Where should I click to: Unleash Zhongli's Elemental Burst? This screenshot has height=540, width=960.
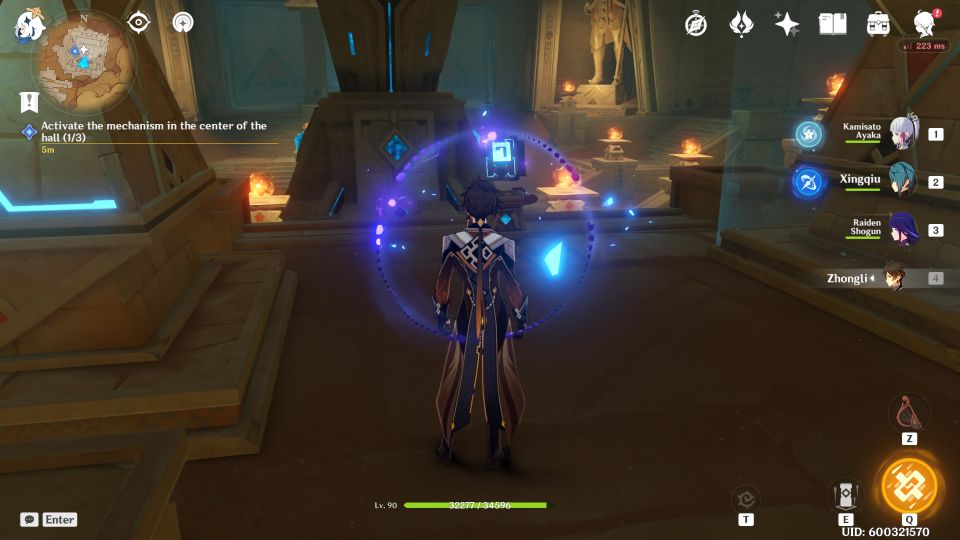coord(909,487)
